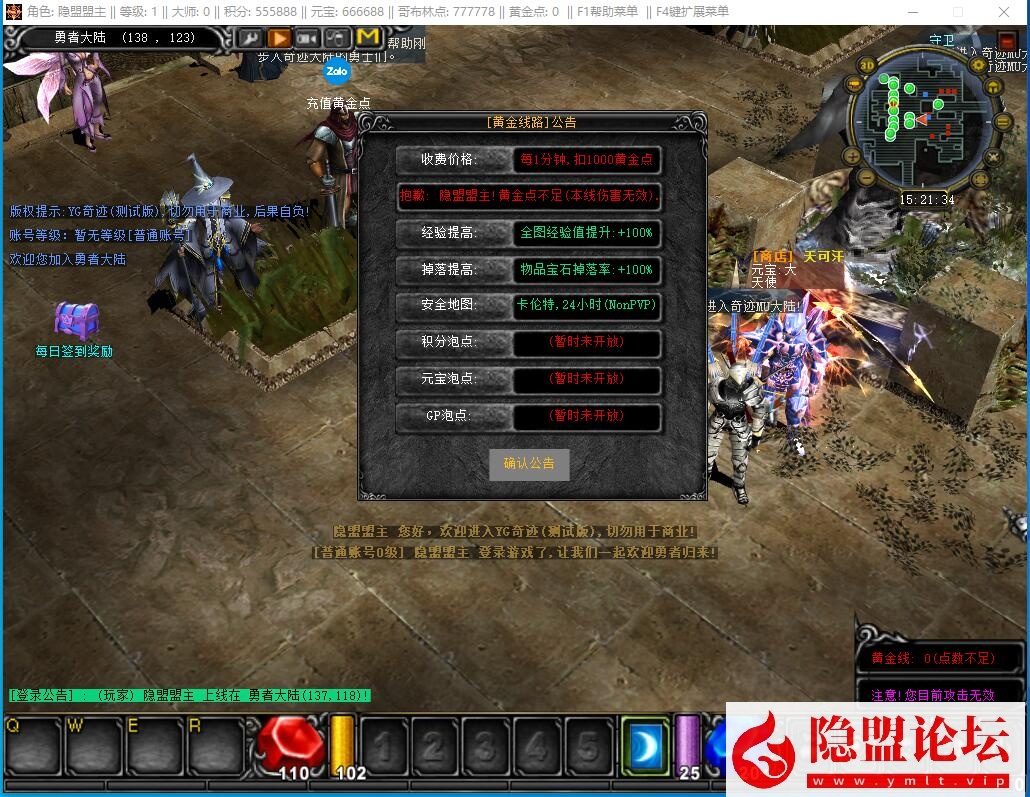Click the safe map (安全地图) row label
1030x797 pixels.
tap(448, 305)
